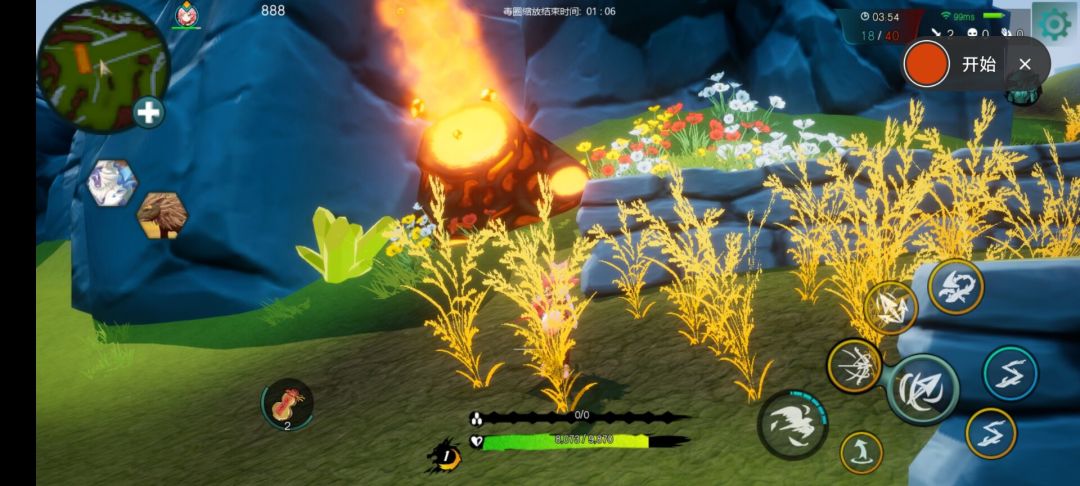The image size is (1080, 486).
Task: Tap the teammate avatar at top
Action: coord(186,15)
